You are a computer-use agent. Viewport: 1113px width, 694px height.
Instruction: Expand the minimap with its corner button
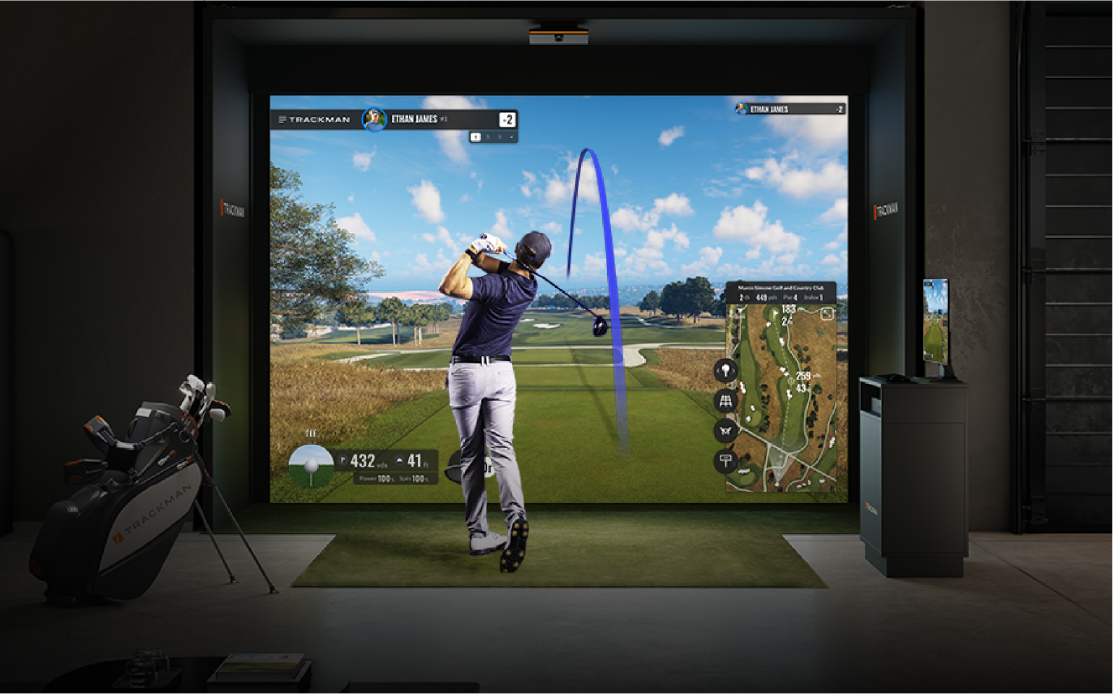tap(827, 314)
